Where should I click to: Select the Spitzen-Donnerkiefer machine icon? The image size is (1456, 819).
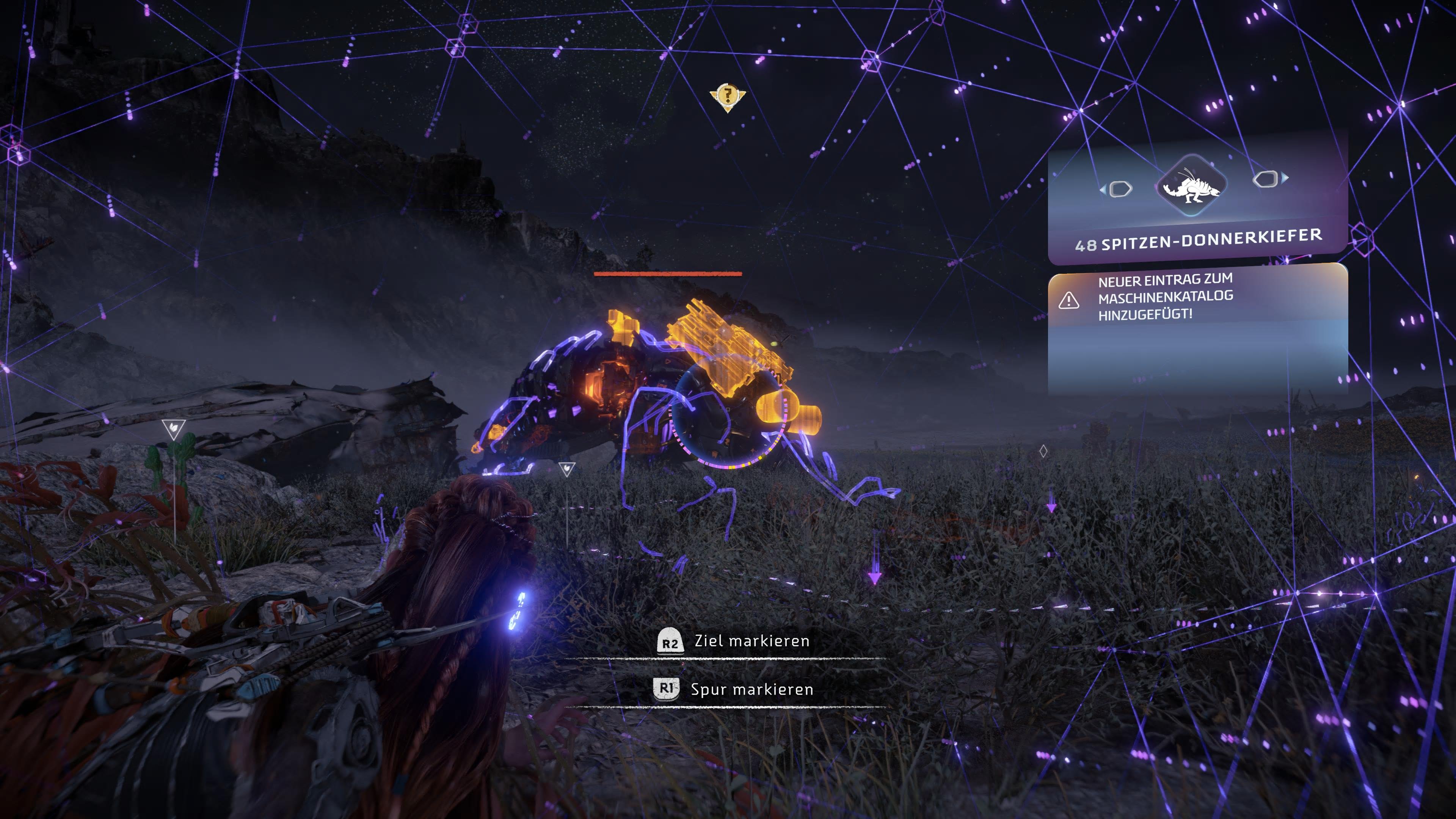[x=1191, y=185]
